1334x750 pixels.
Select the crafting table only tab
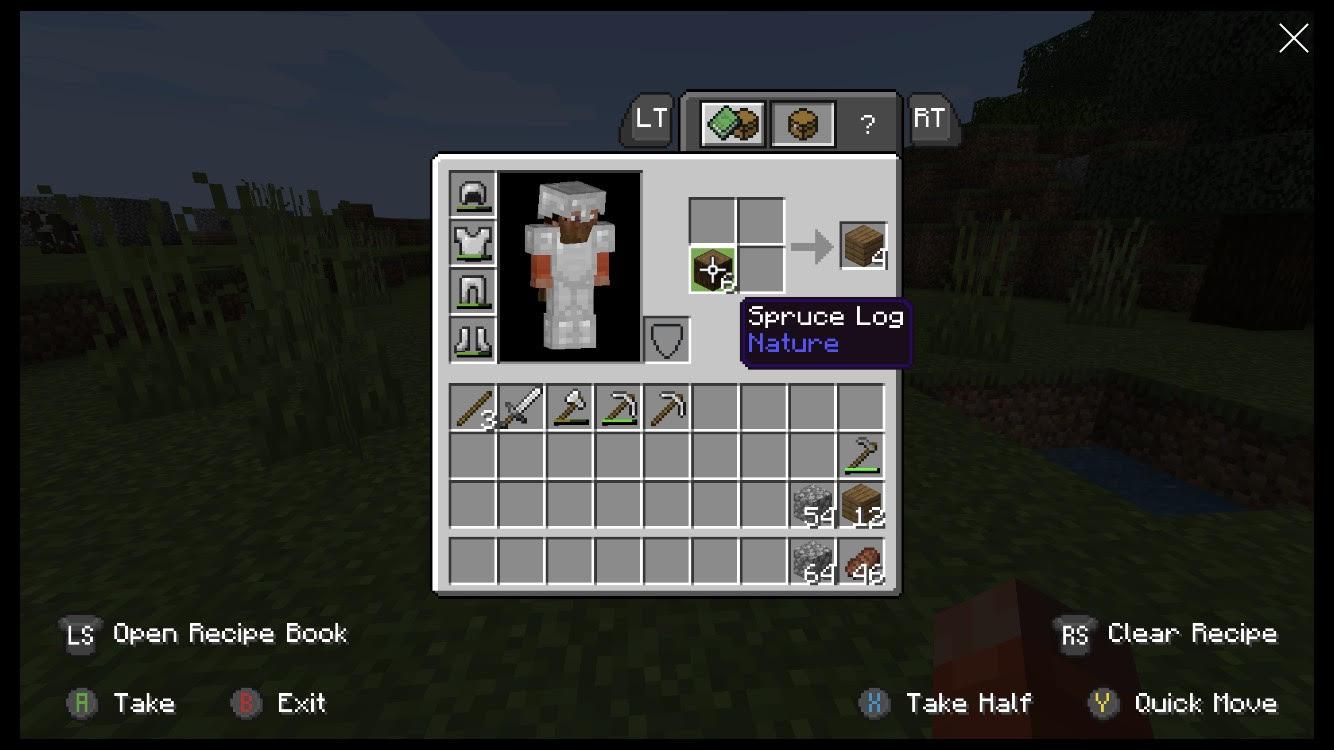click(x=803, y=124)
